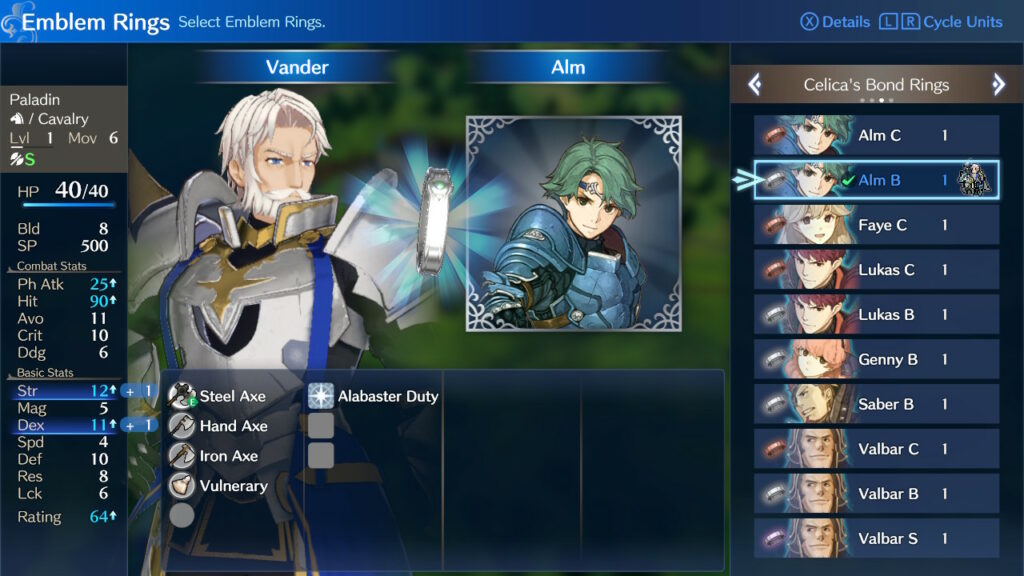Select the Lukas C ring entry
1024x576 pixels.
[876, 270]
